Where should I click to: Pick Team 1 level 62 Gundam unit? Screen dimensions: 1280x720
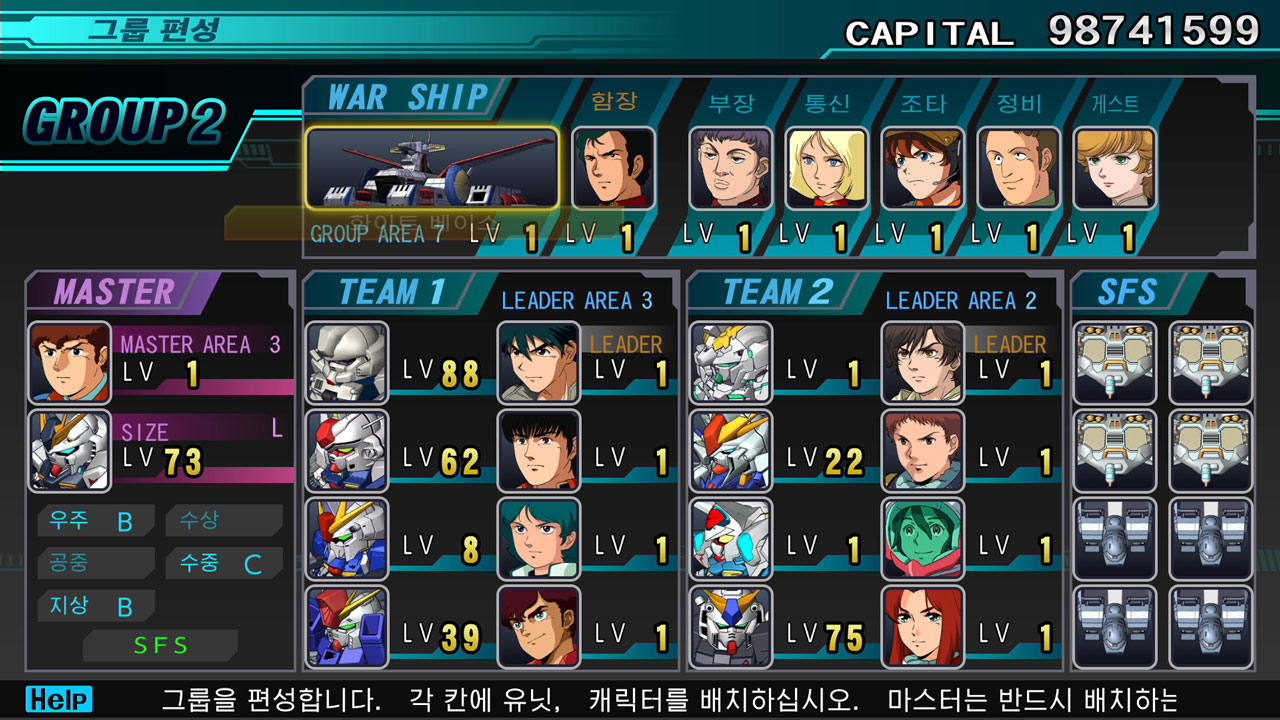(x=347, y=450)
